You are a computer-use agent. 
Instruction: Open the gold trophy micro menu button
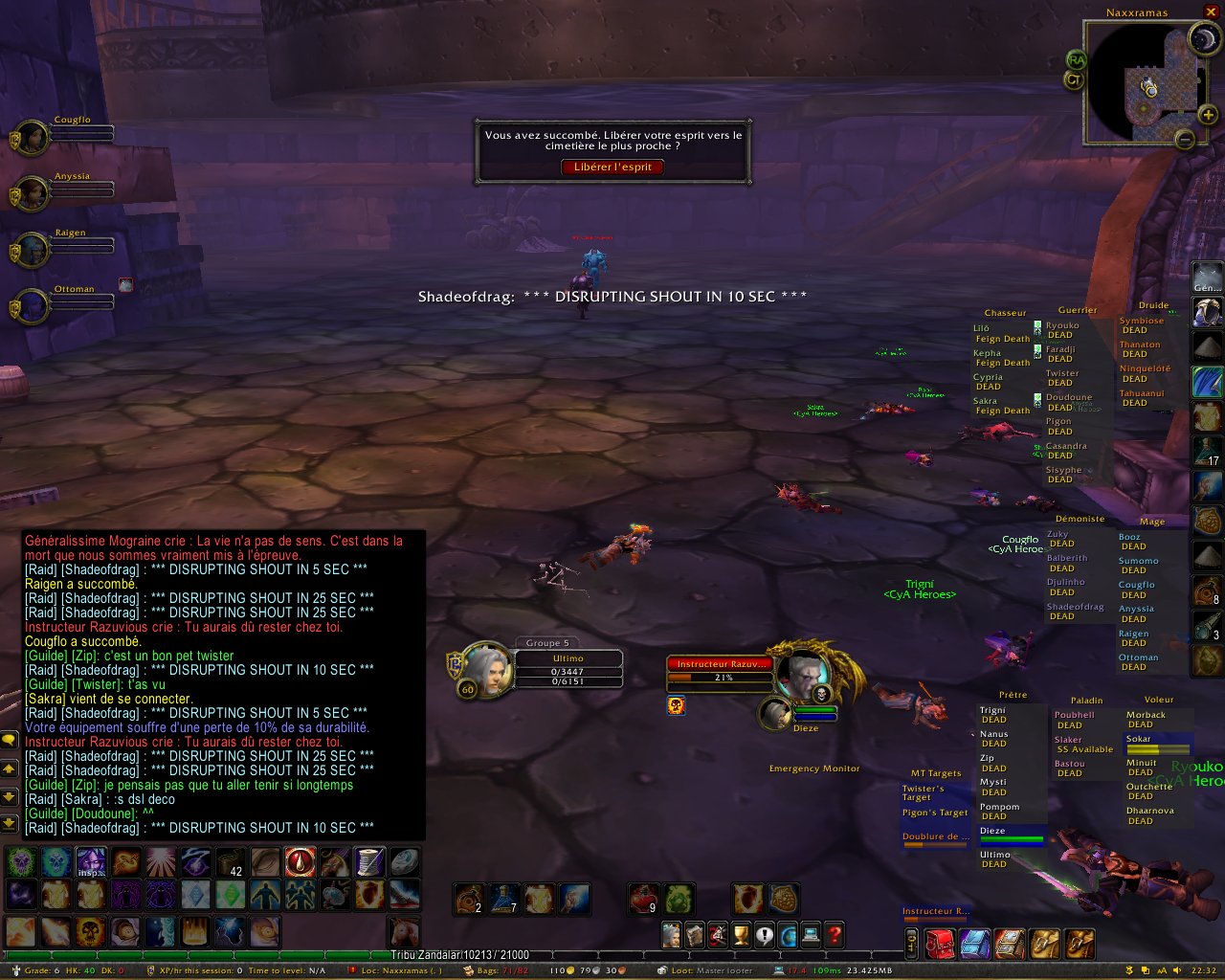741,934
